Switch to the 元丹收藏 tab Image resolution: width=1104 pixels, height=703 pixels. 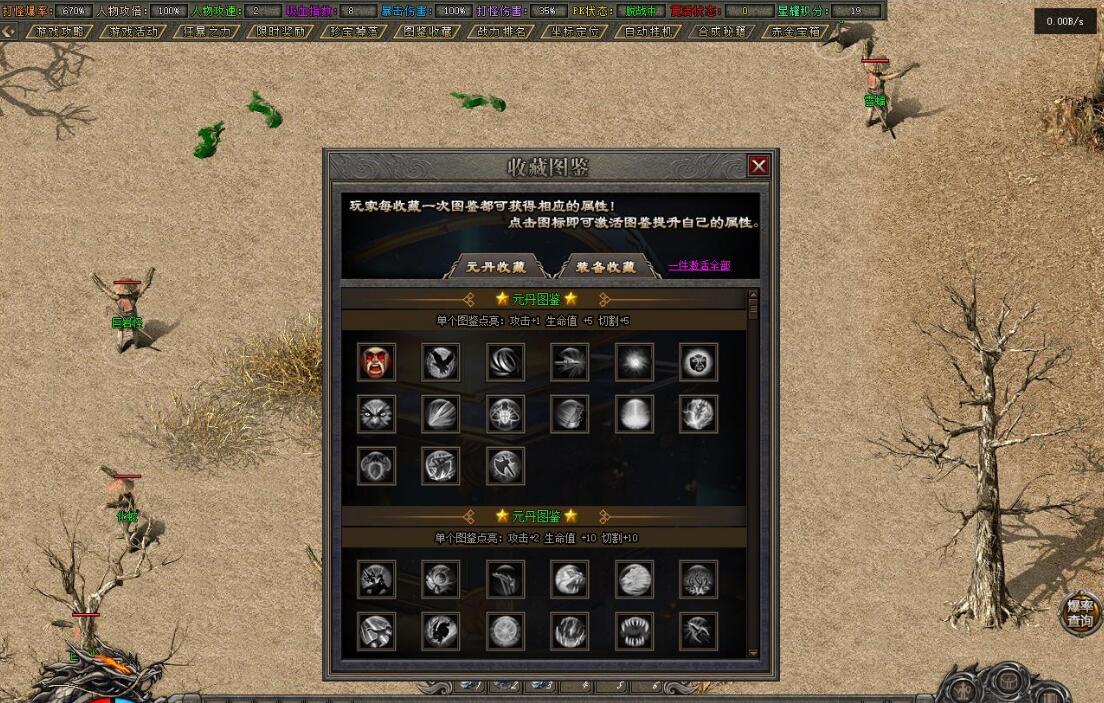497,267
